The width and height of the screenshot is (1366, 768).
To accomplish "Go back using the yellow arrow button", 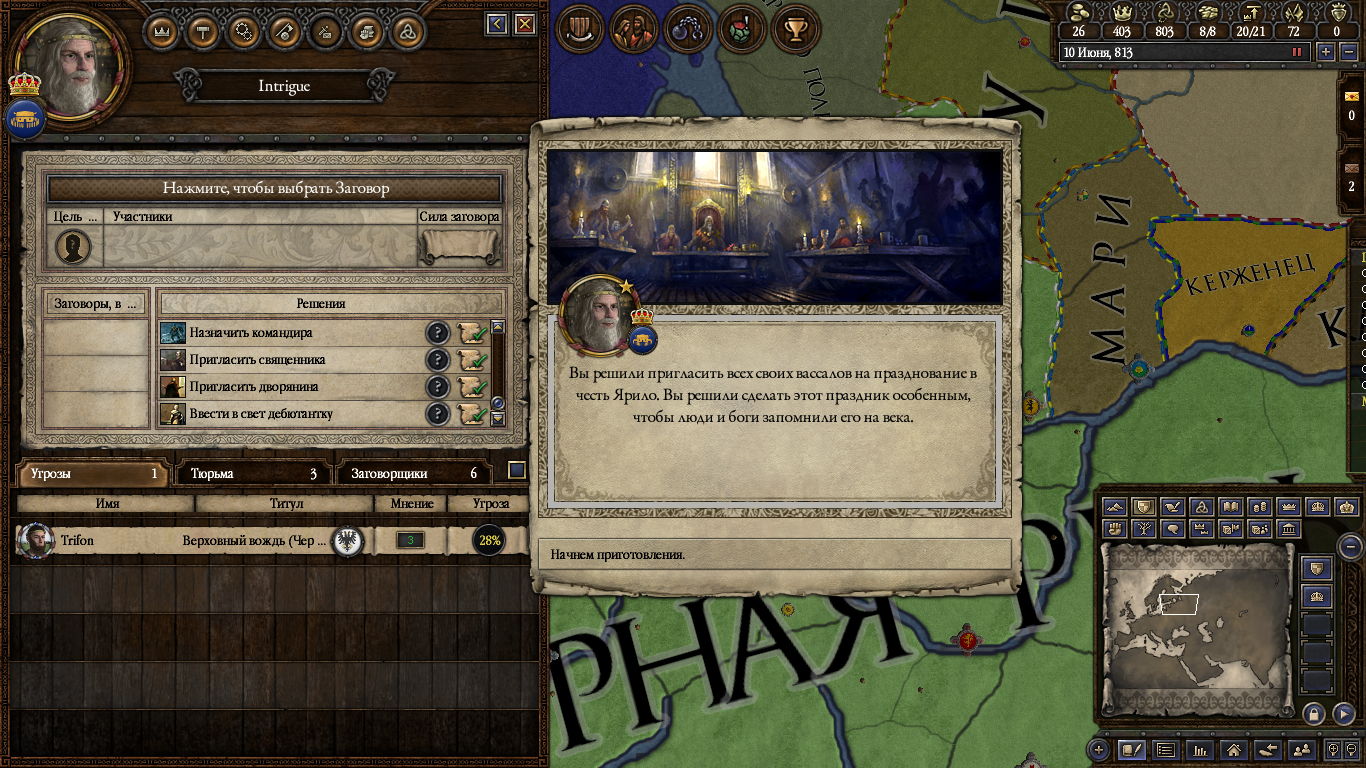I will 497,24.
